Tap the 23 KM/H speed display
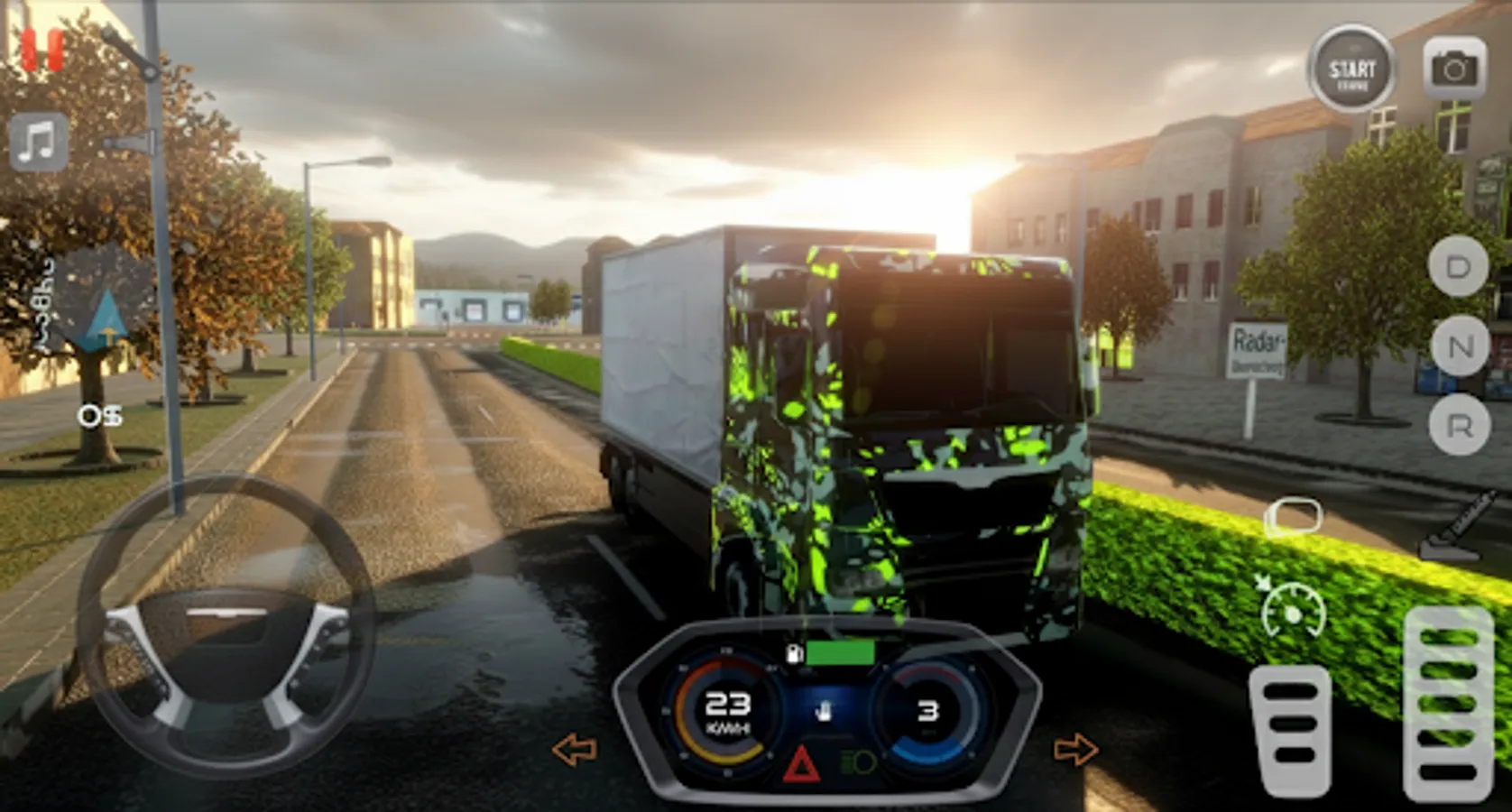The width and height of the screenshot is (1512, 812). pos(729,711)
